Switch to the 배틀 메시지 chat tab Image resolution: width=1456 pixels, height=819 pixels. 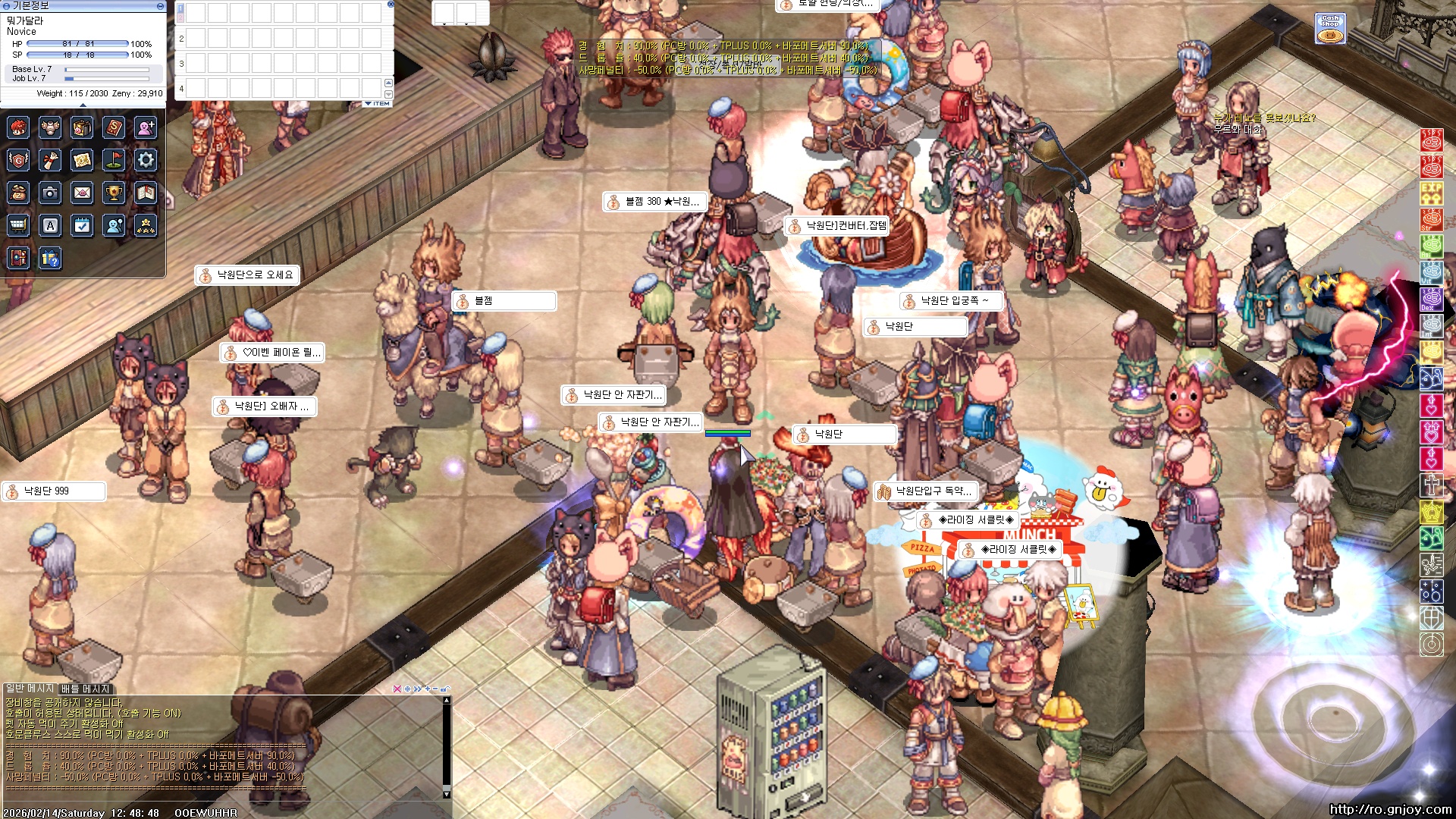point(86,689)
